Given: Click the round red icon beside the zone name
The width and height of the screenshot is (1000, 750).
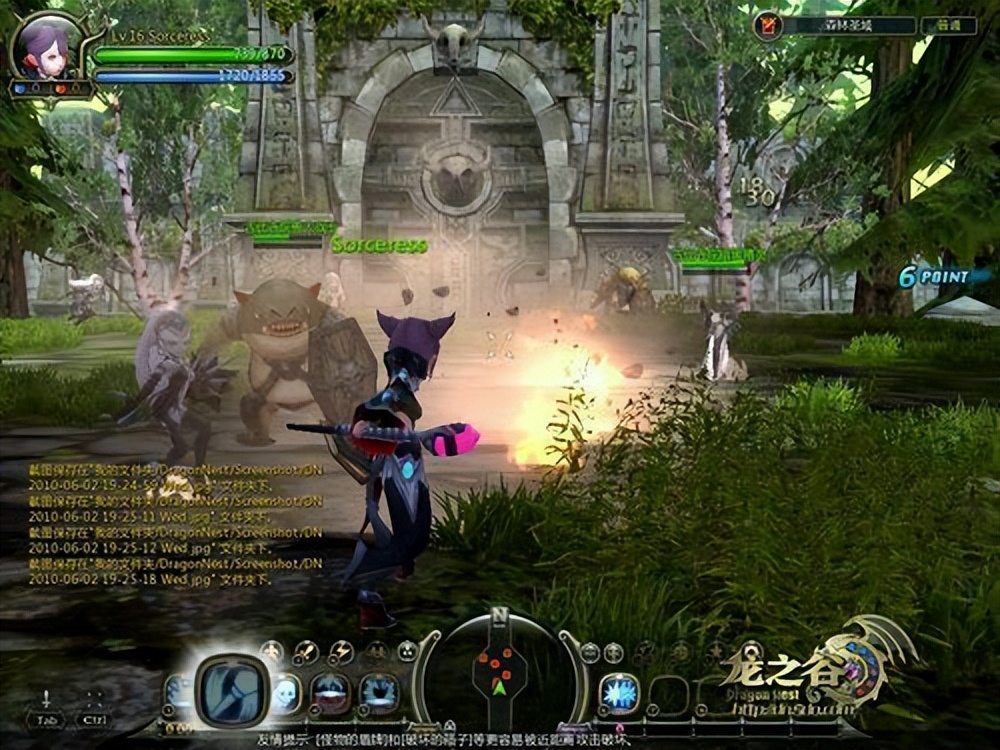Looking at the screenshot, I should coord(768,25).
